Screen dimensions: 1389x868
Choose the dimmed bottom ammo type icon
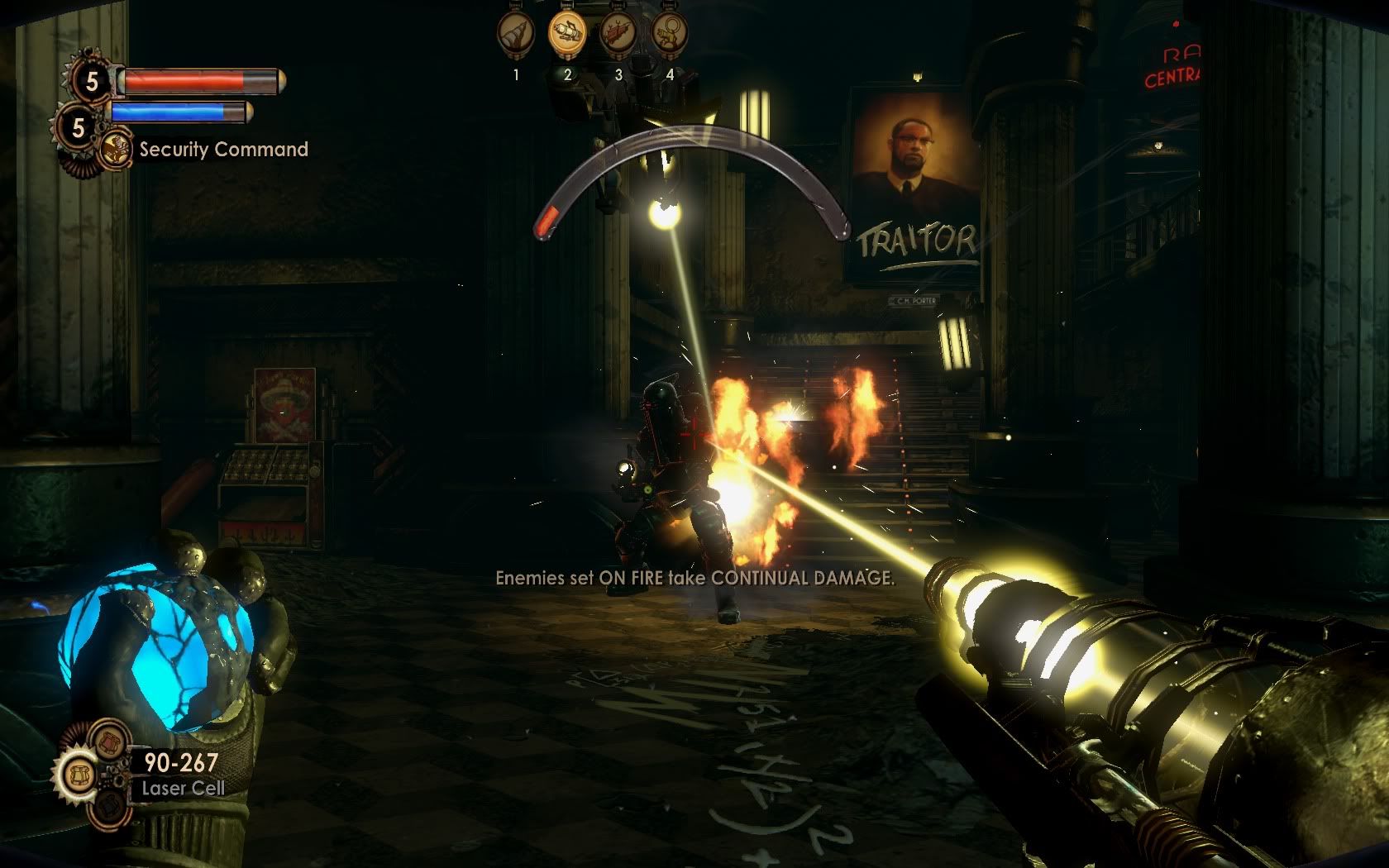[x=107, y=808]
